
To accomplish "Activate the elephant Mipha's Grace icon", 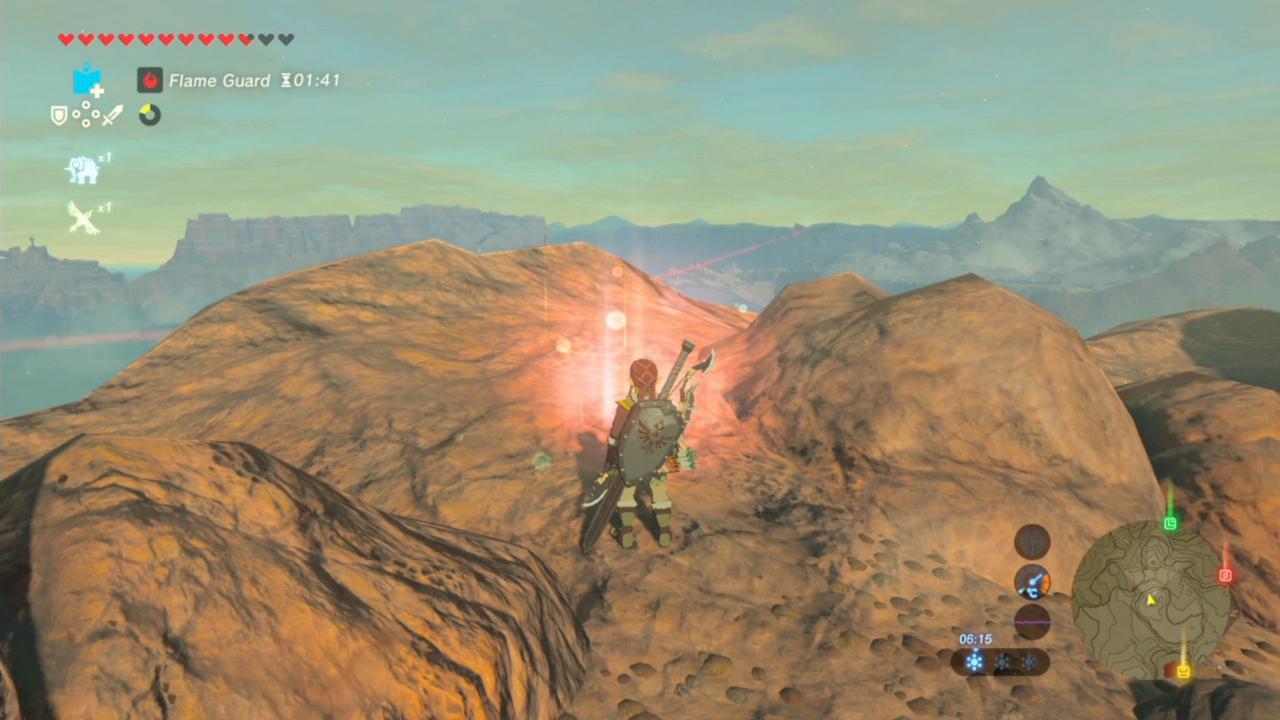I will click(x=83, y=169).
